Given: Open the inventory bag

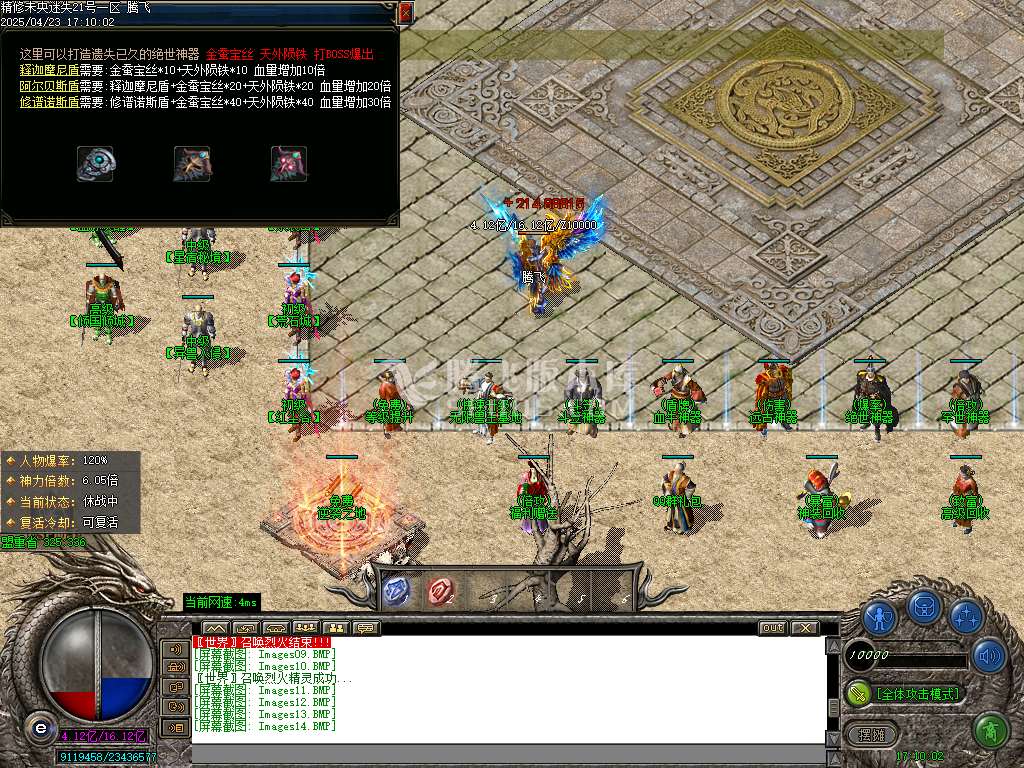Looking at the screenshot, I should coord(923,606).
